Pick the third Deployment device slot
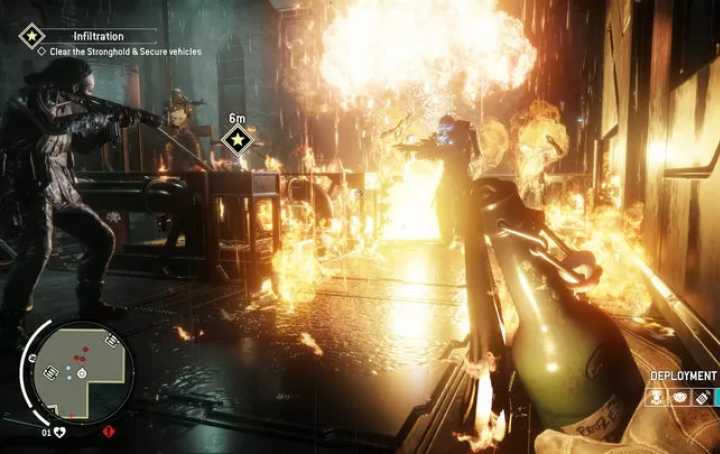 tap(703, 398)
